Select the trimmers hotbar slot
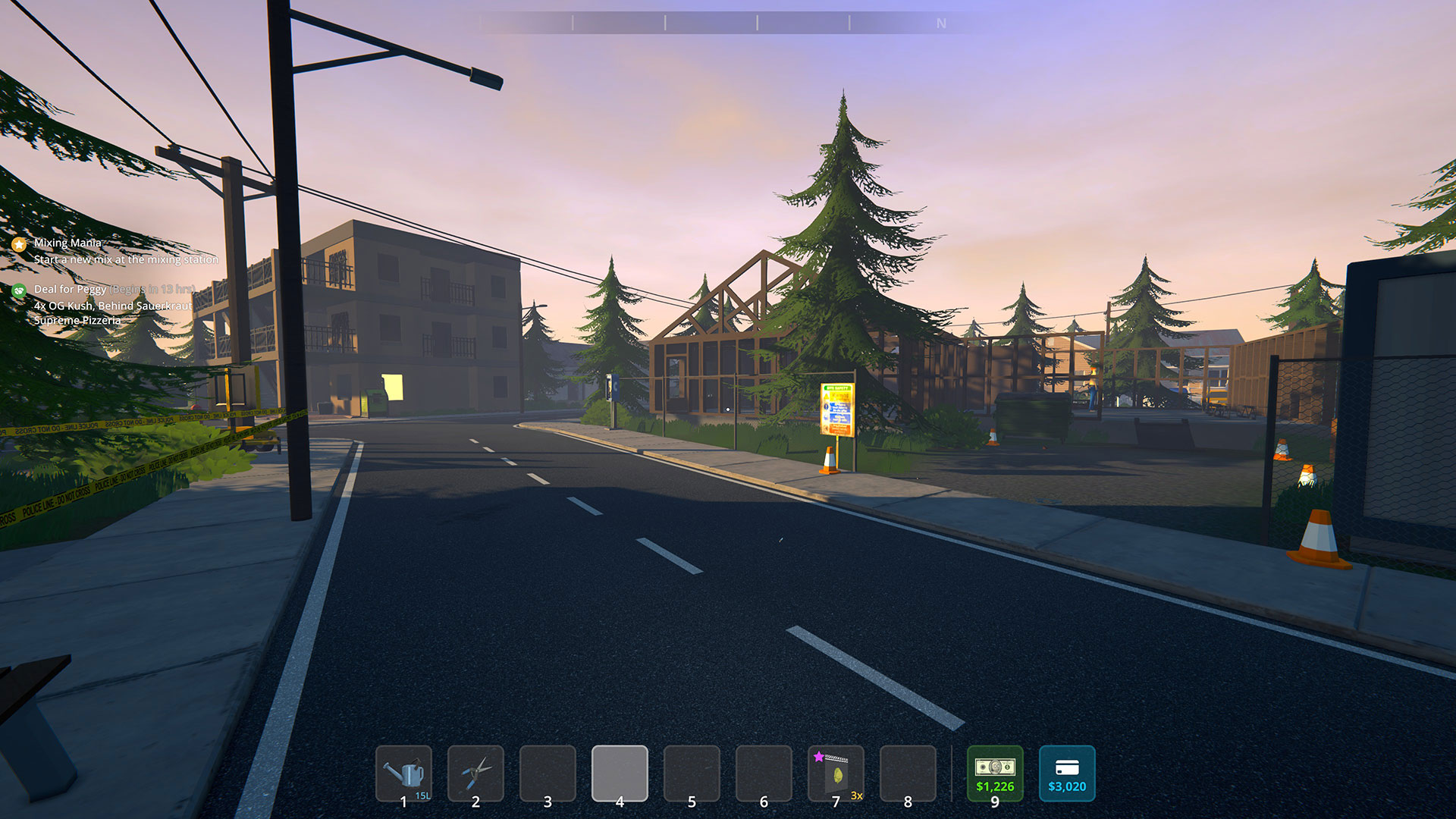The image size is (1456, 819). [x=475, y=773]
